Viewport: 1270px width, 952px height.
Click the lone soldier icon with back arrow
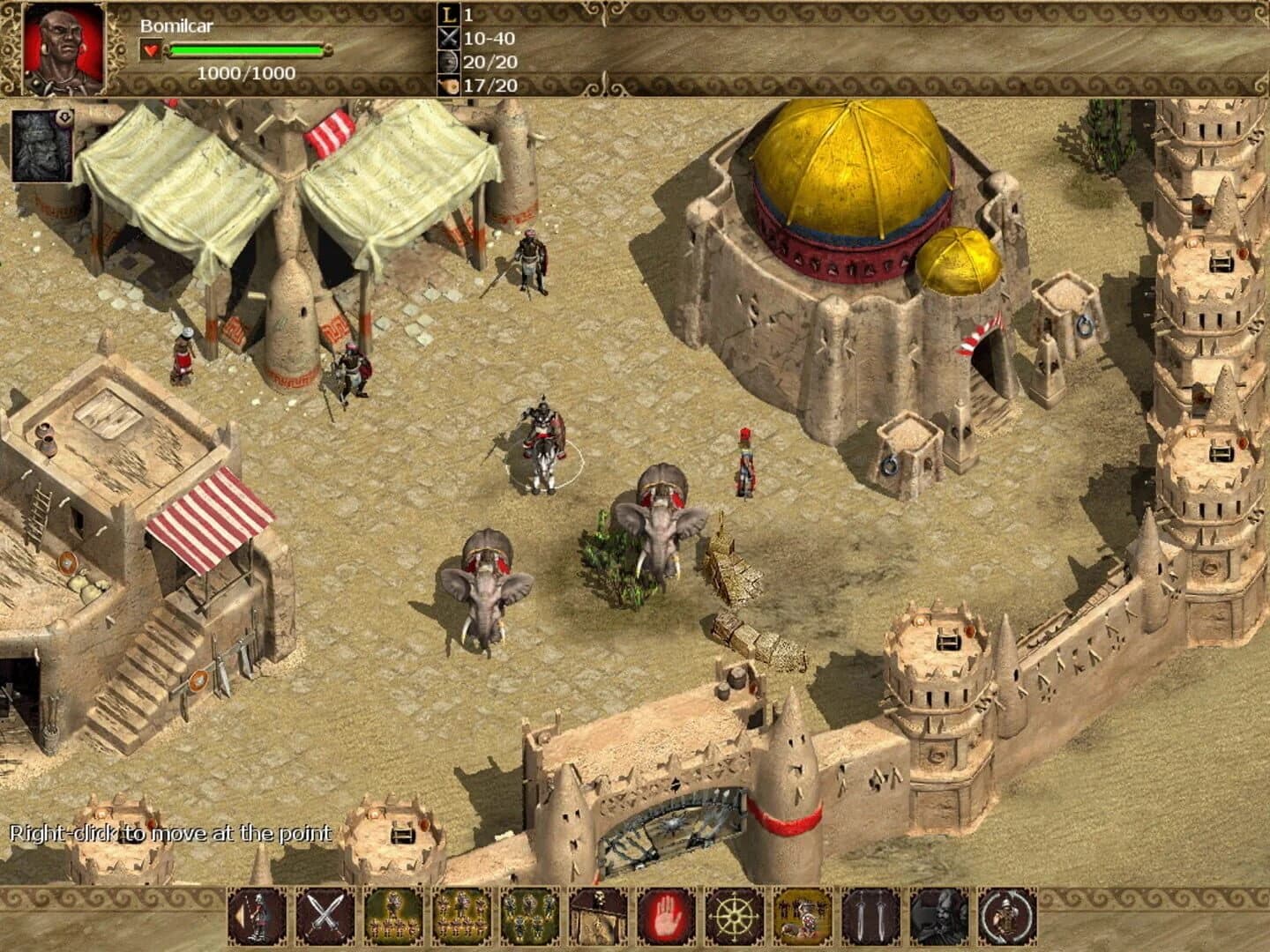(x=257, y=921)
